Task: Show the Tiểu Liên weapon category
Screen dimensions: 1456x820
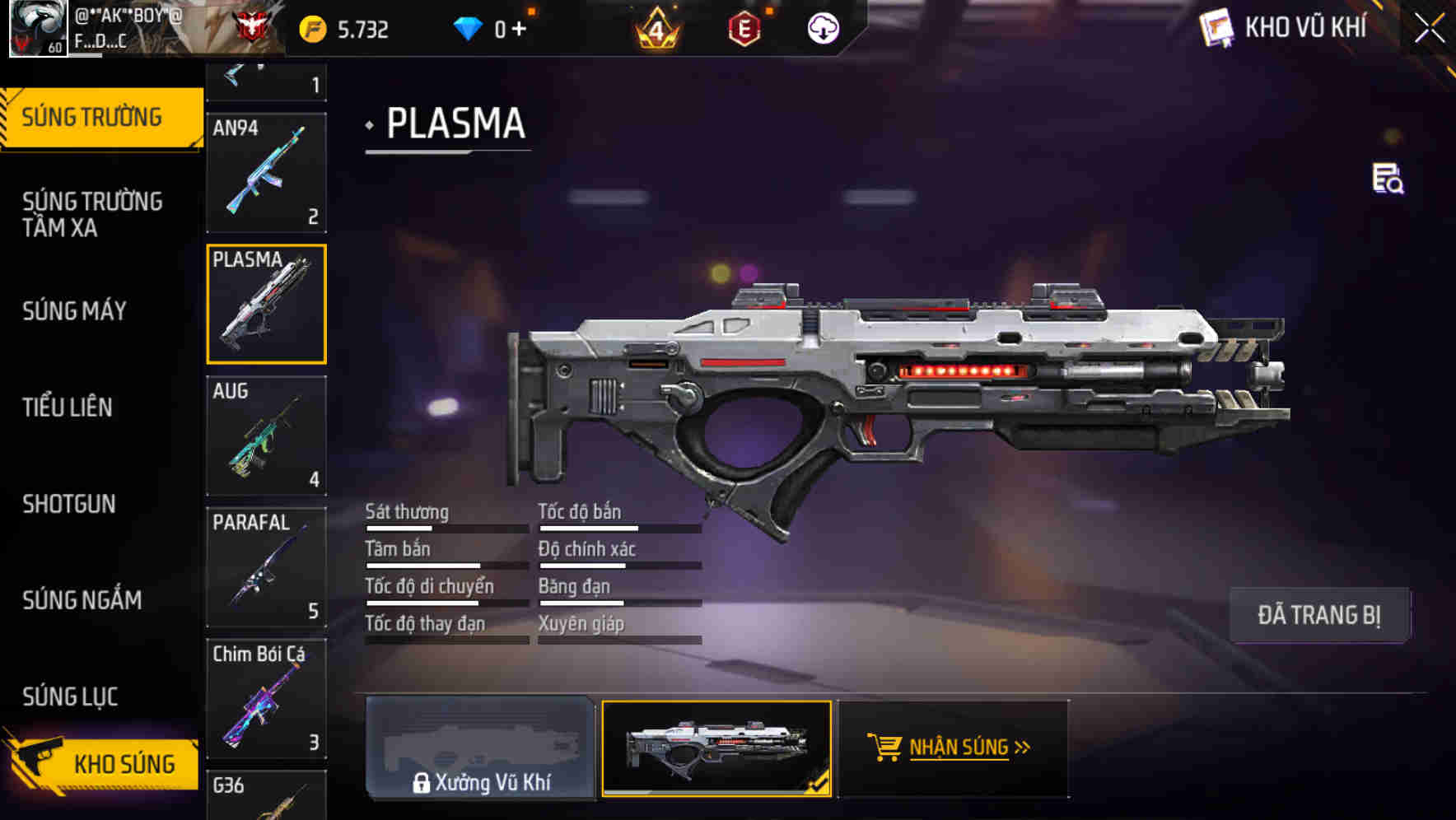Action: tap(68, 408)
